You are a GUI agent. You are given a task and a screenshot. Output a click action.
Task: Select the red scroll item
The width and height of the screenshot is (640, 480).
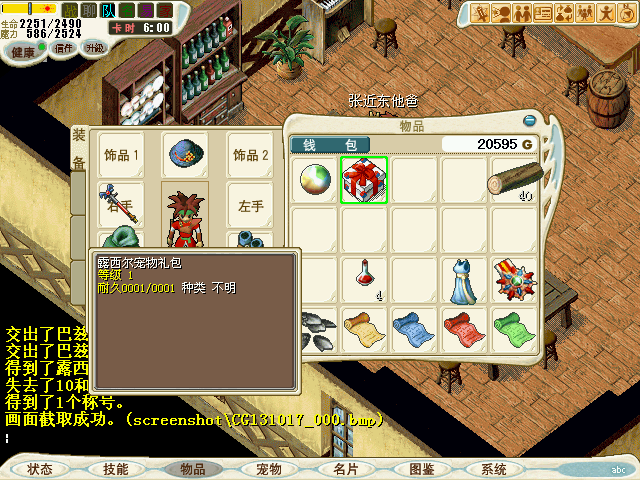465,326
